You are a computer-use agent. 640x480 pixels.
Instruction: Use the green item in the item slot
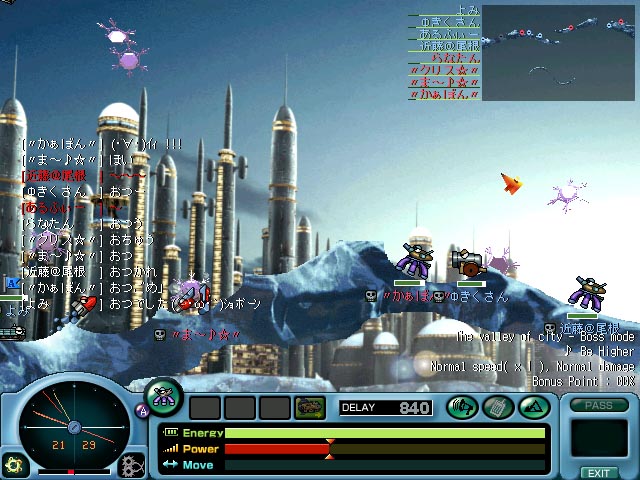pyautogui.click(x=309, y=407)
